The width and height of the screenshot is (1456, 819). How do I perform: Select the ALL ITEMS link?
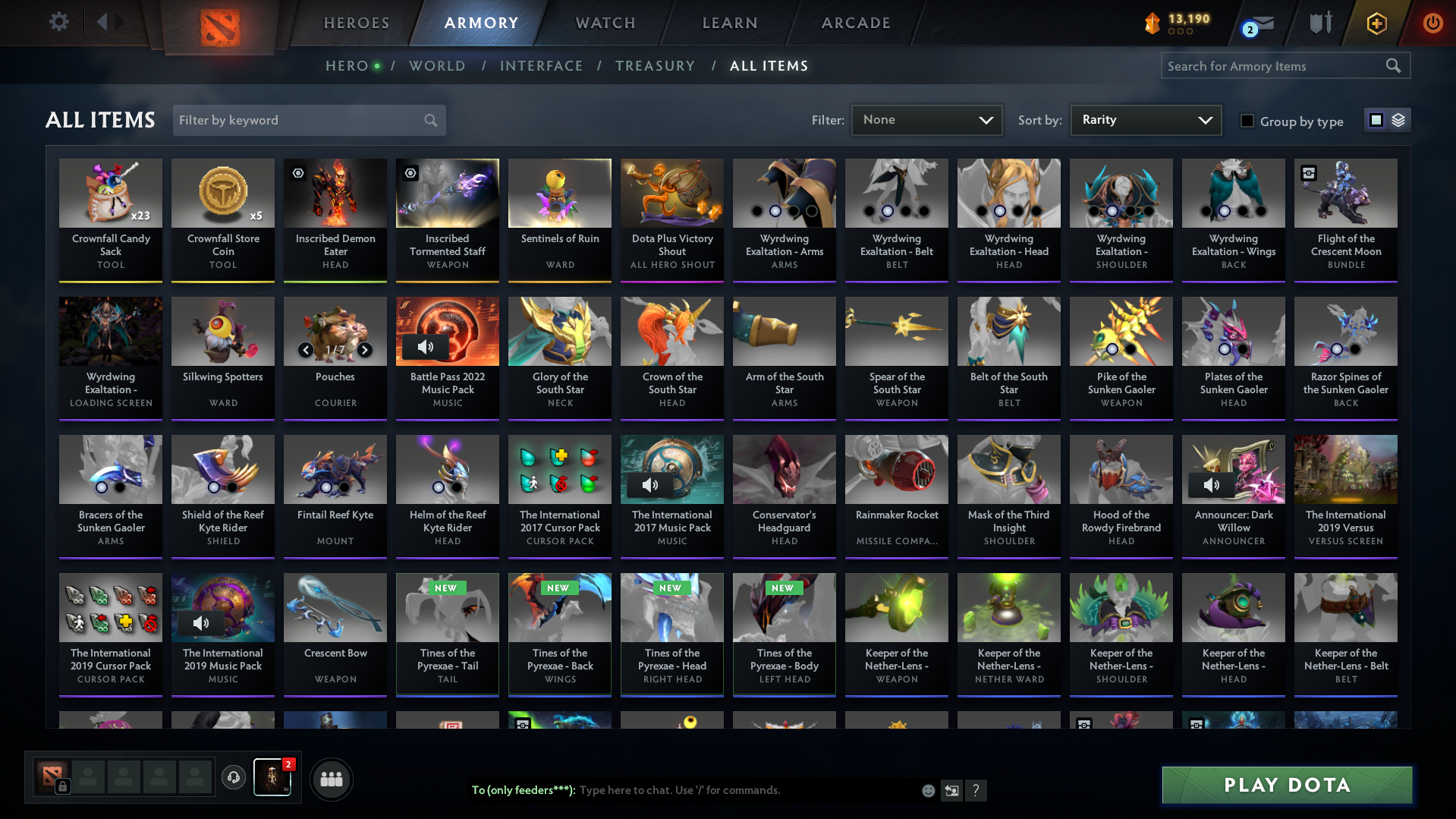point(769,66)
